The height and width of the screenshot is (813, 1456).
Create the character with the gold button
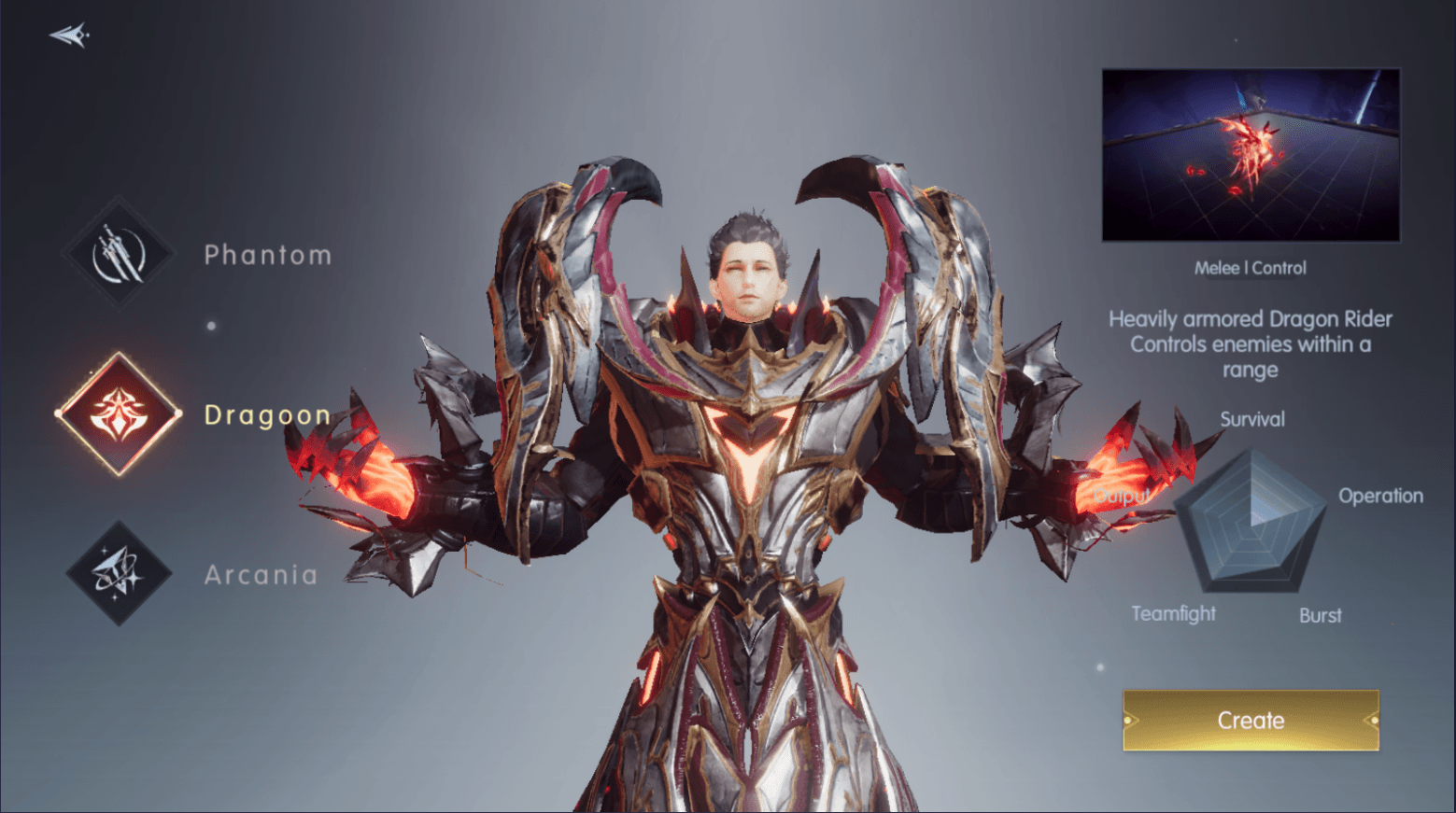click(1250, 720)
